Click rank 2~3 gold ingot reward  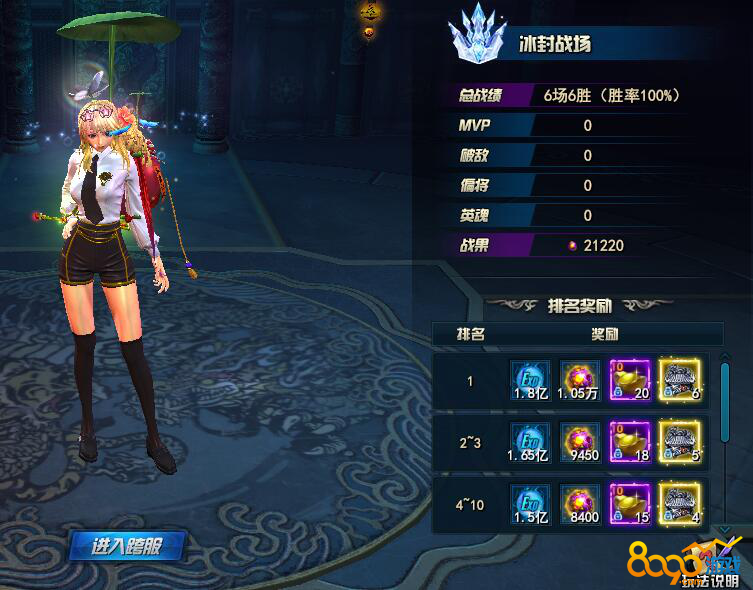[630, 443]
